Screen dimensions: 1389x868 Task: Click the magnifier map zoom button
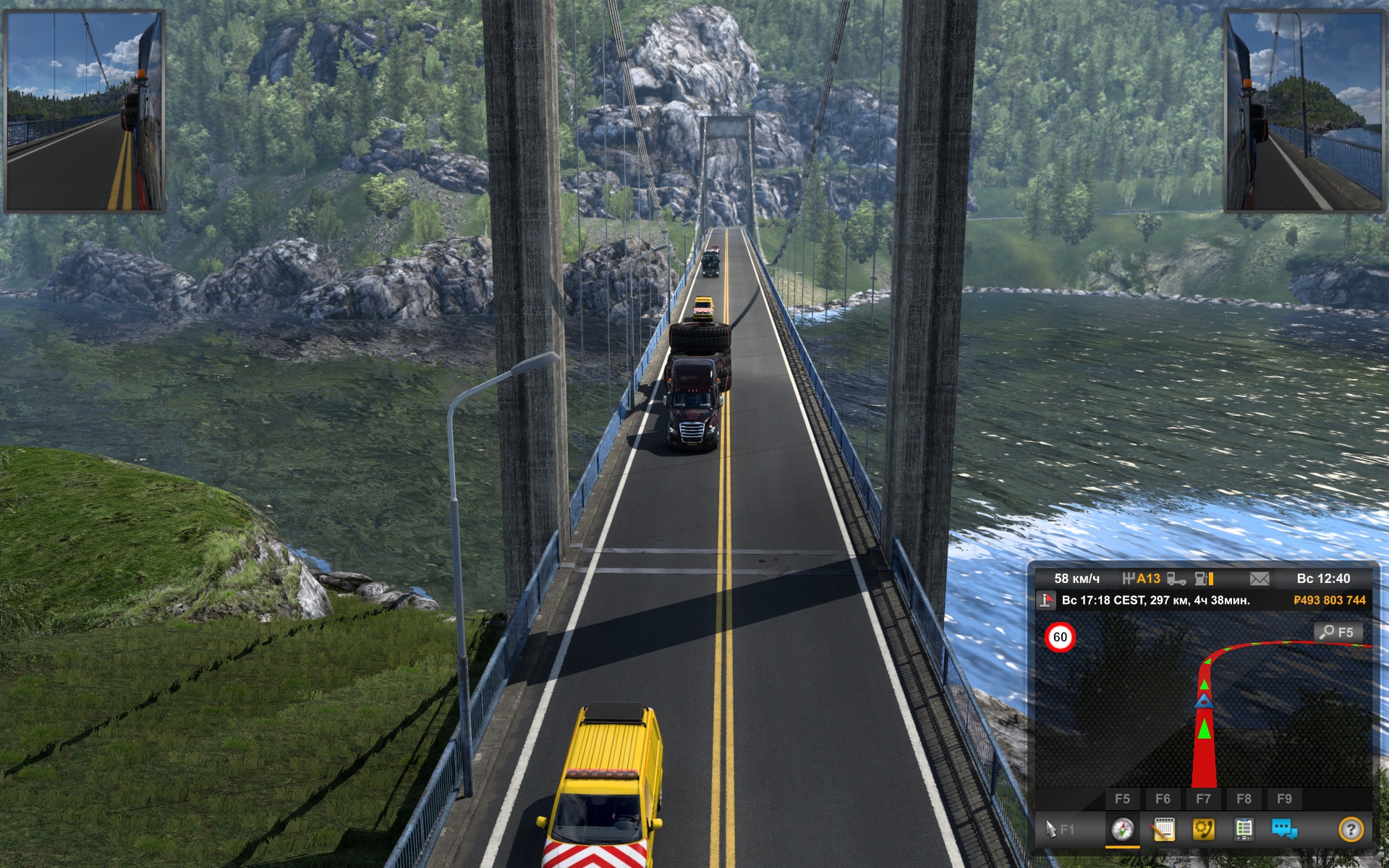pos(1338,632)
